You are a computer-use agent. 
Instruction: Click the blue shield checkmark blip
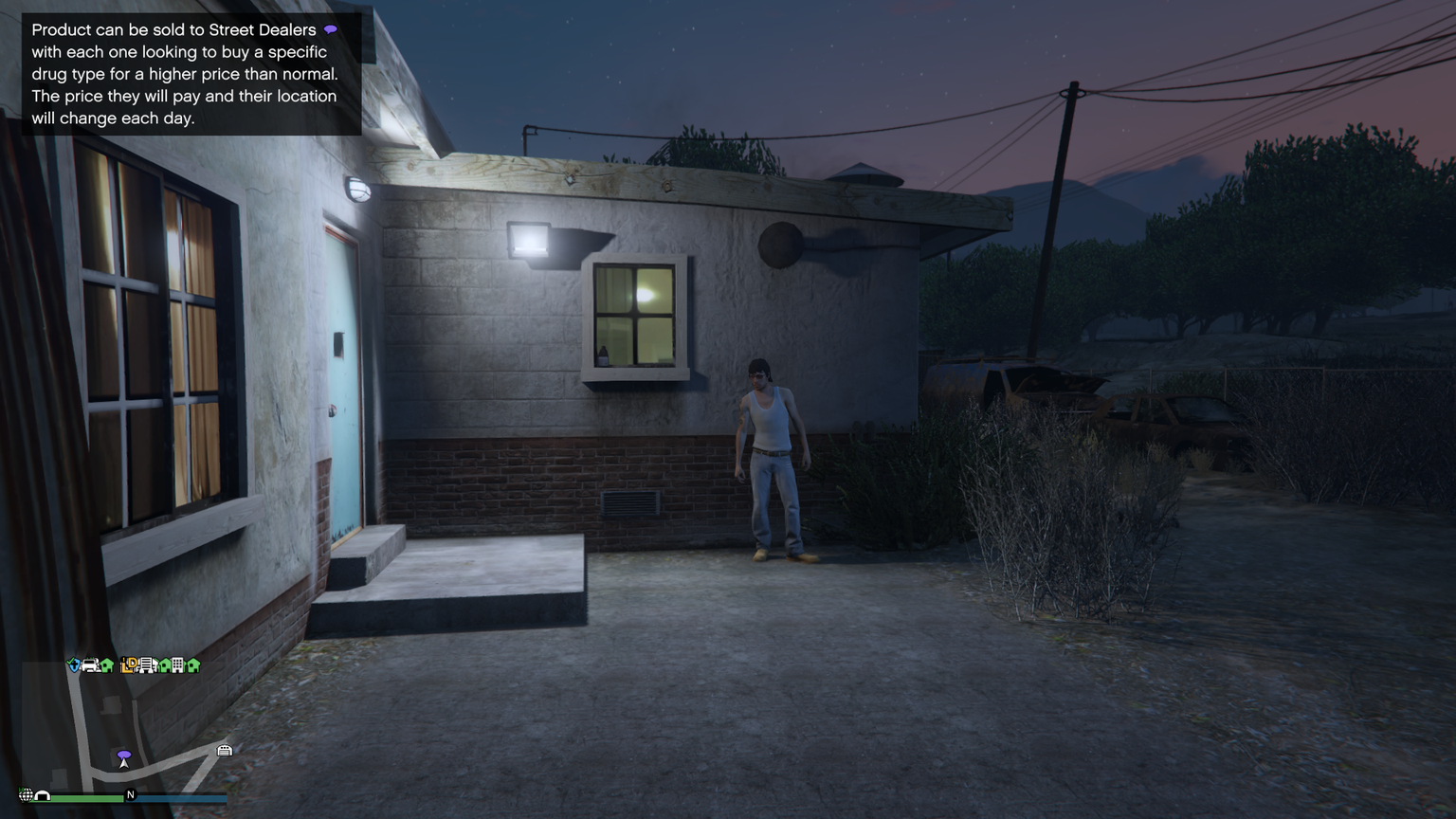click(x=74, y=665)
